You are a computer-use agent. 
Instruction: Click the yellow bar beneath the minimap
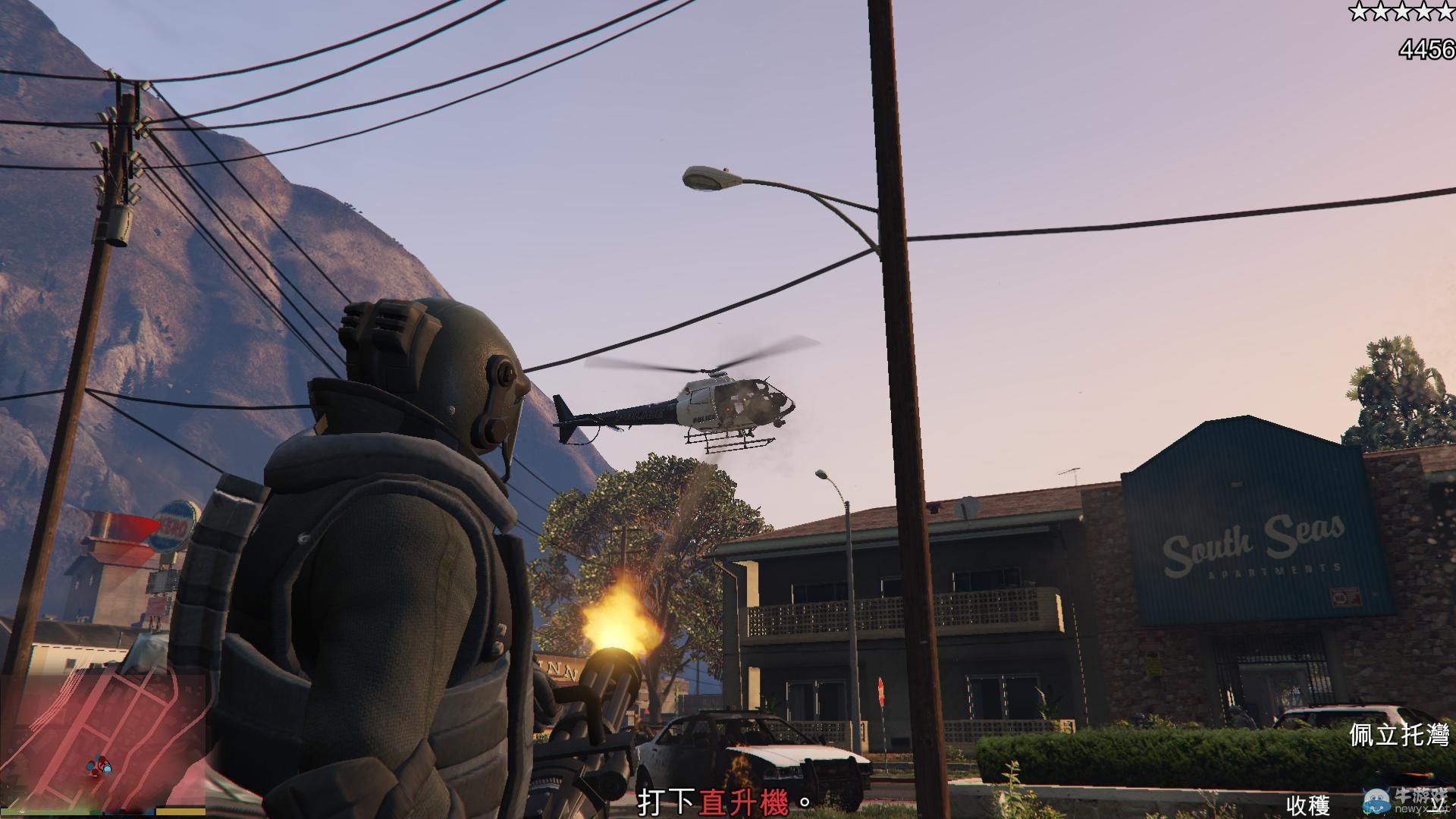(x=180, y=811)
